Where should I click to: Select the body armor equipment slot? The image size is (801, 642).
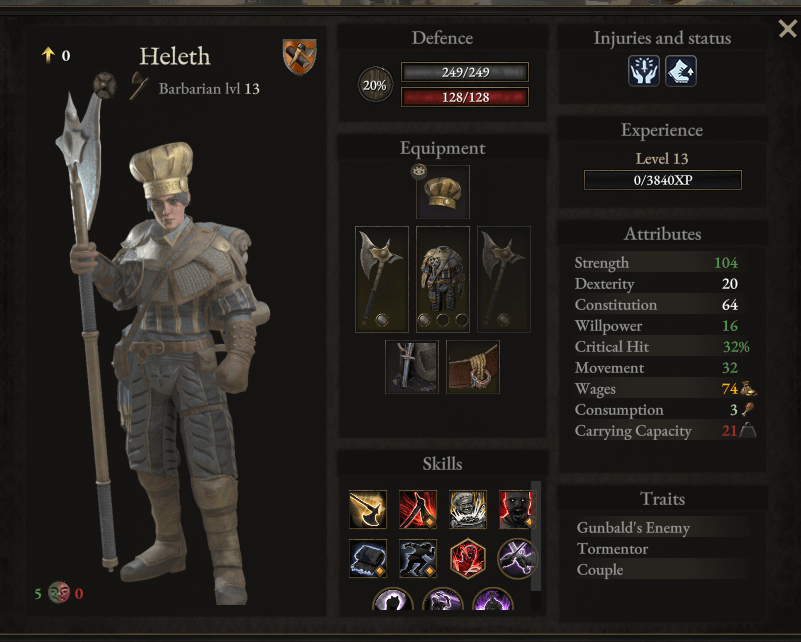442,279
